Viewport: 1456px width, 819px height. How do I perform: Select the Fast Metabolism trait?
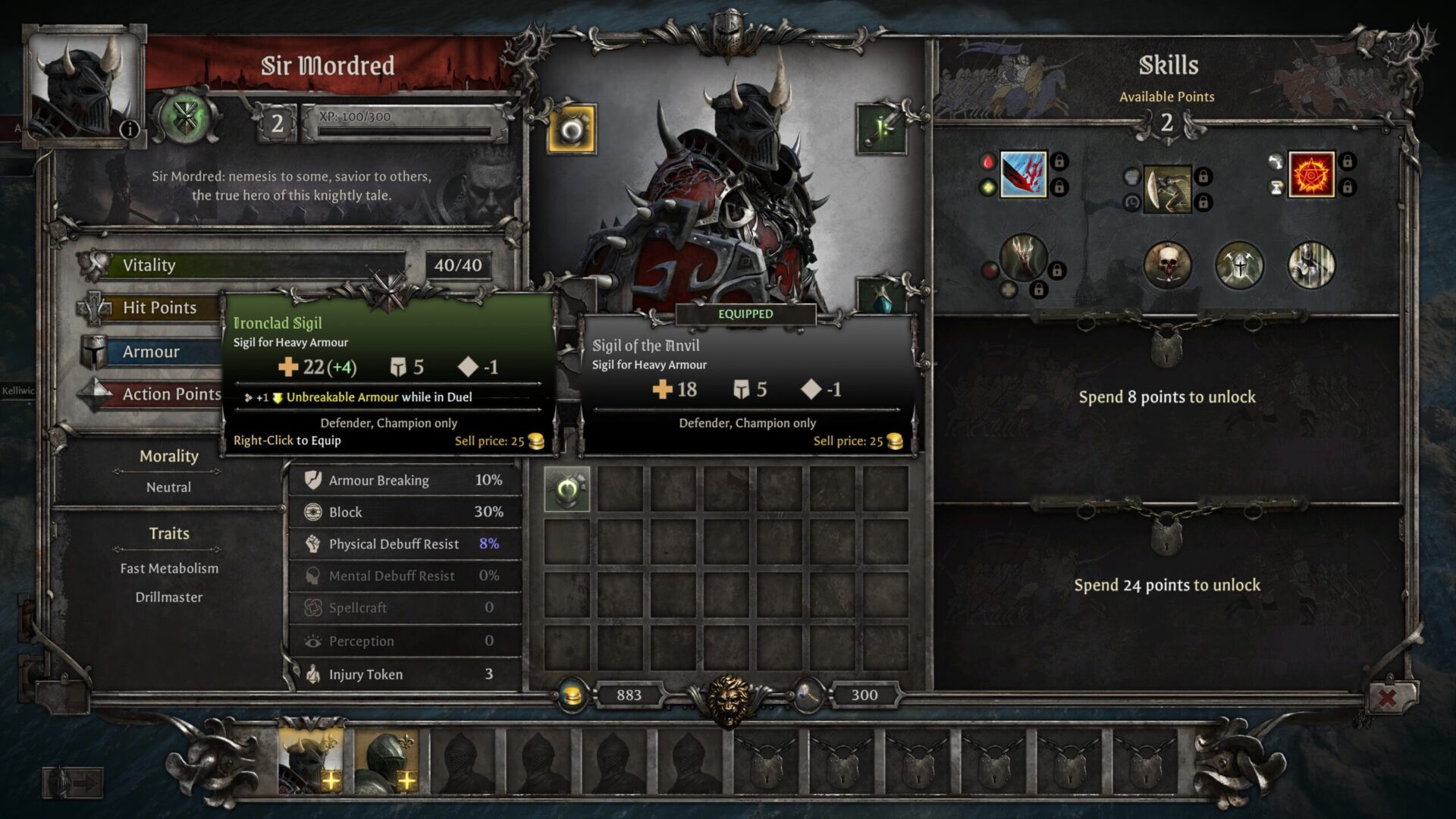[169, 569]
